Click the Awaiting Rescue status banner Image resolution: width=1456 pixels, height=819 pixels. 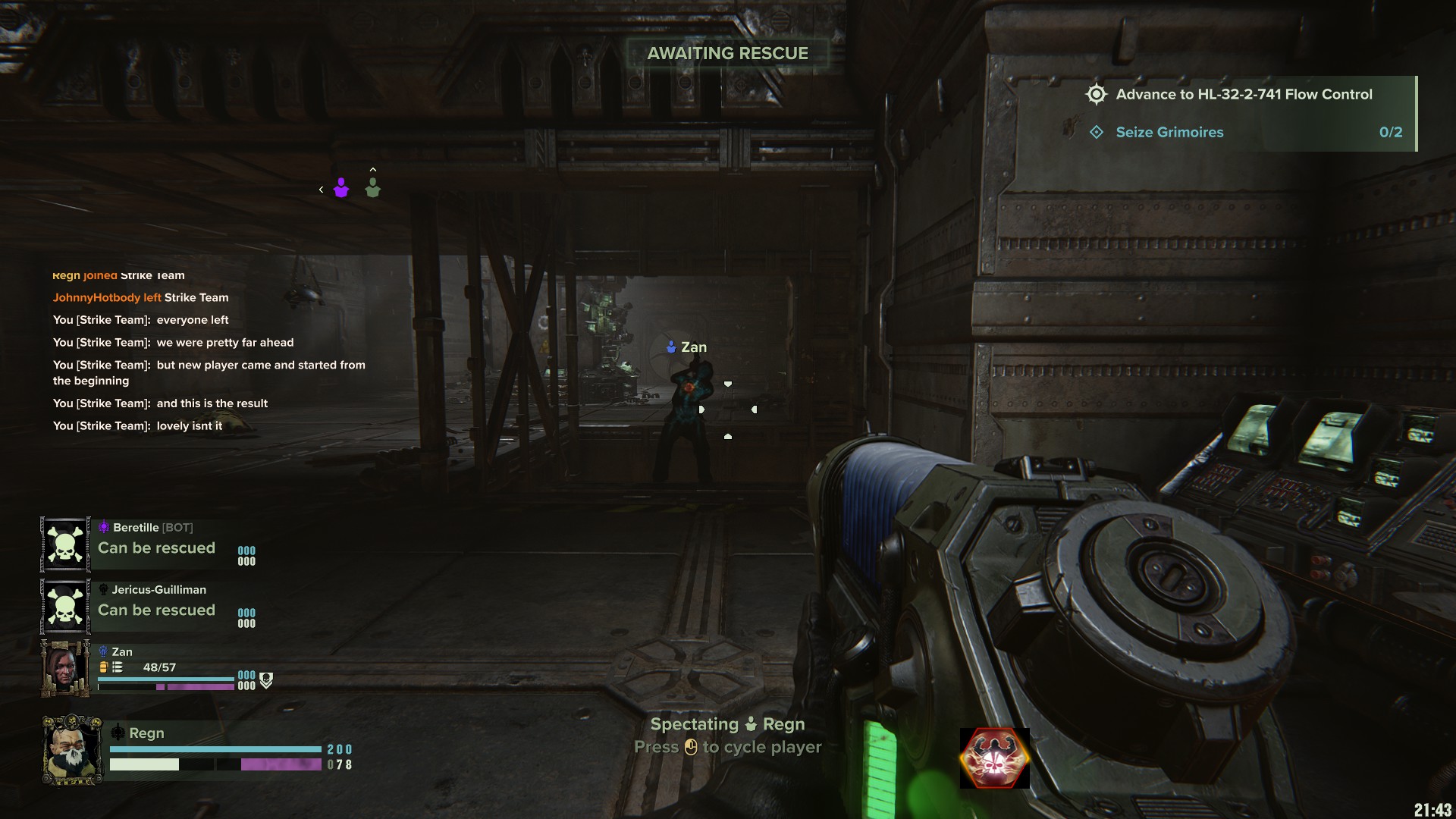coord(727,54)
